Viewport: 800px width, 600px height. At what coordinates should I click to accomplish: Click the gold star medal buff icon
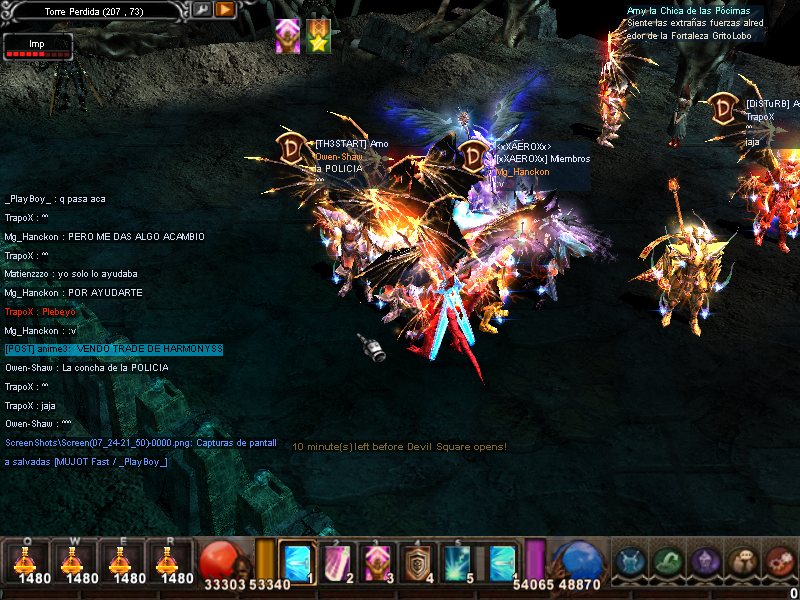pyautogui.click(x=318, y=36)
